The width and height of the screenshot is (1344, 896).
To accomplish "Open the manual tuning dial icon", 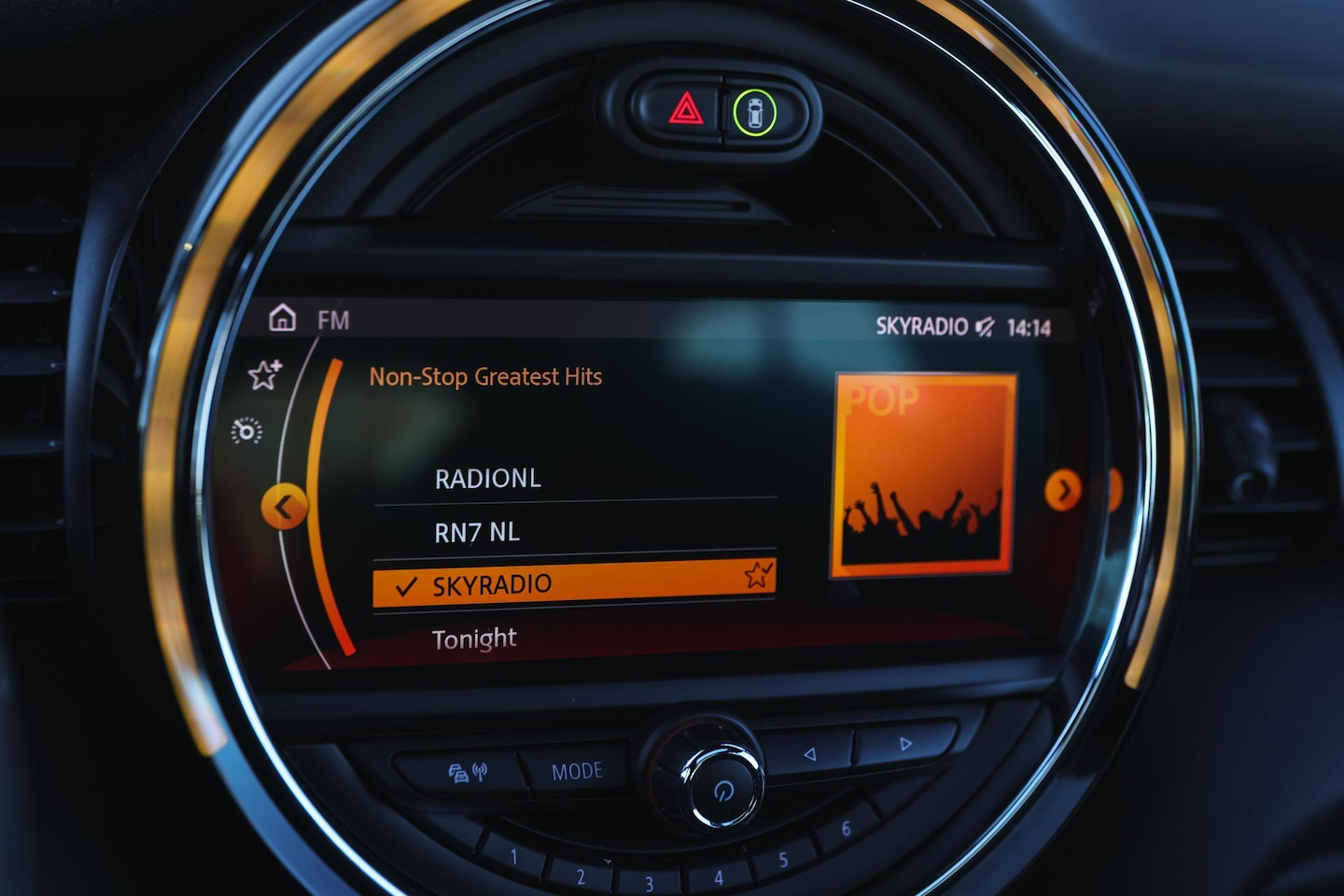I will point(247,430).
